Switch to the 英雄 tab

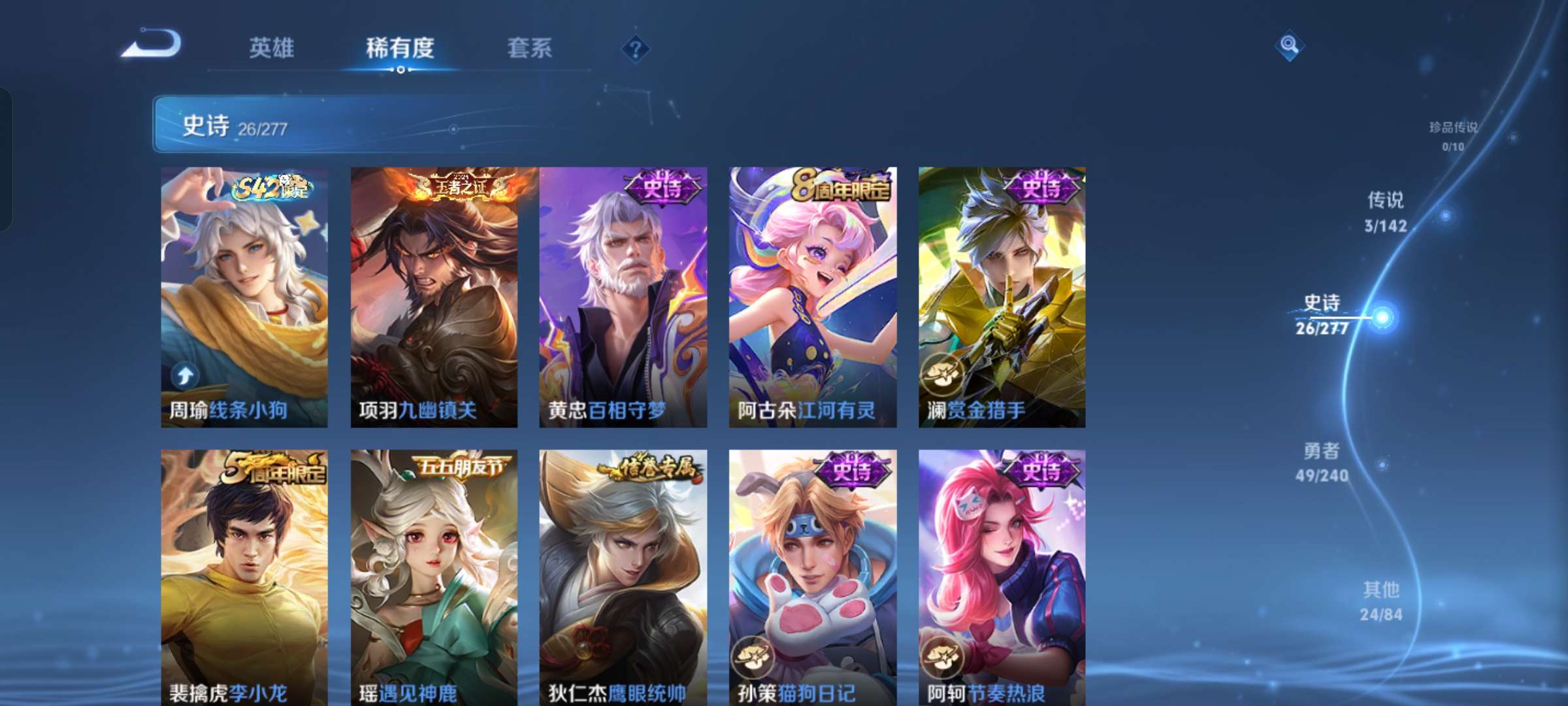(x=272, y=47)
